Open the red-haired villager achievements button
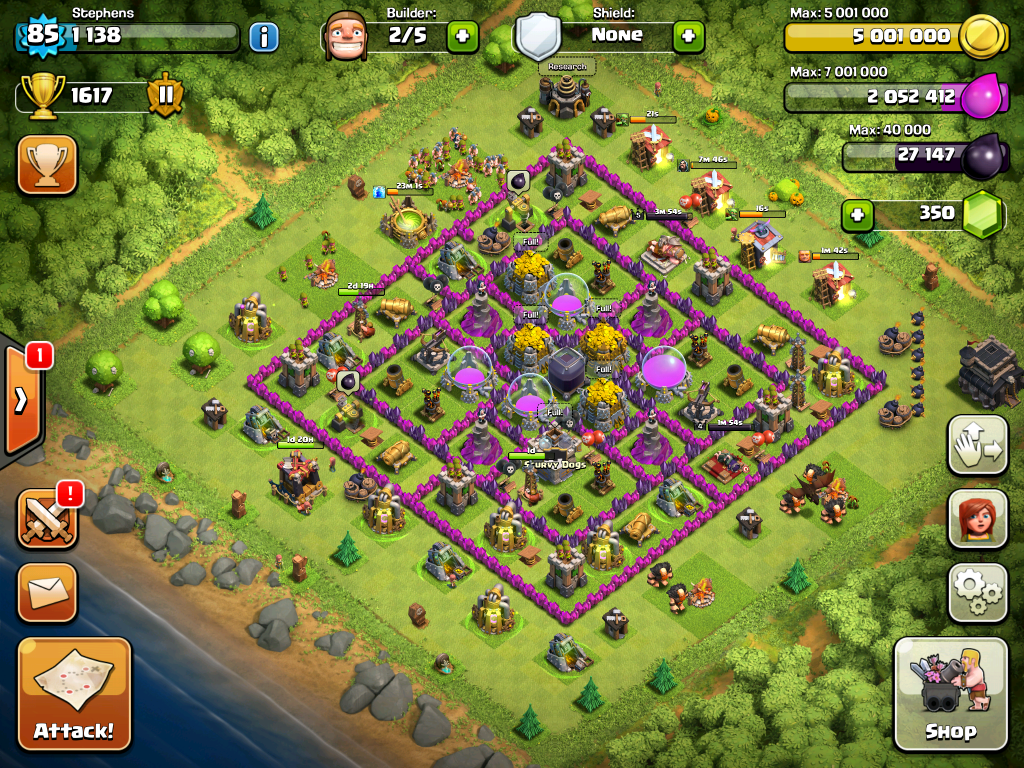 click(x=977, y=519)
